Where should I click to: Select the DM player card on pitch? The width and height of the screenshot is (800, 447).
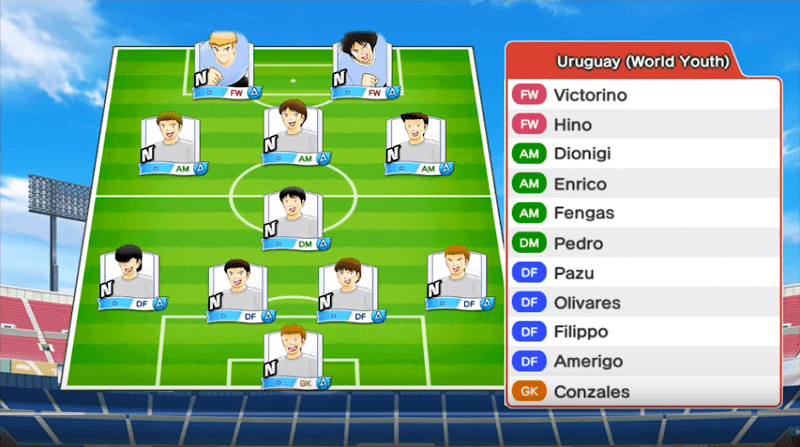(x=293, y=218)
